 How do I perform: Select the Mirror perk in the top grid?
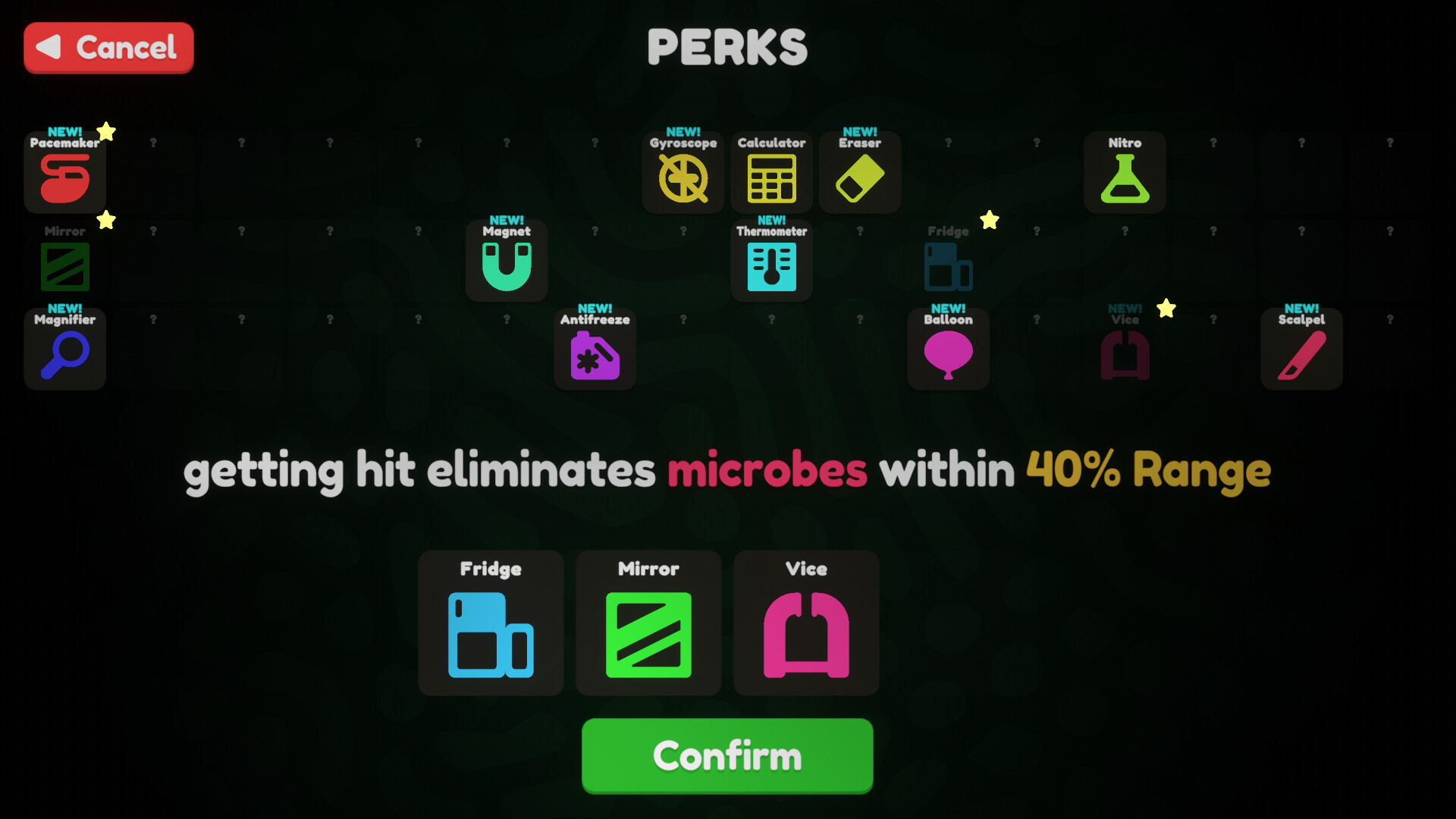click(64, 265)
